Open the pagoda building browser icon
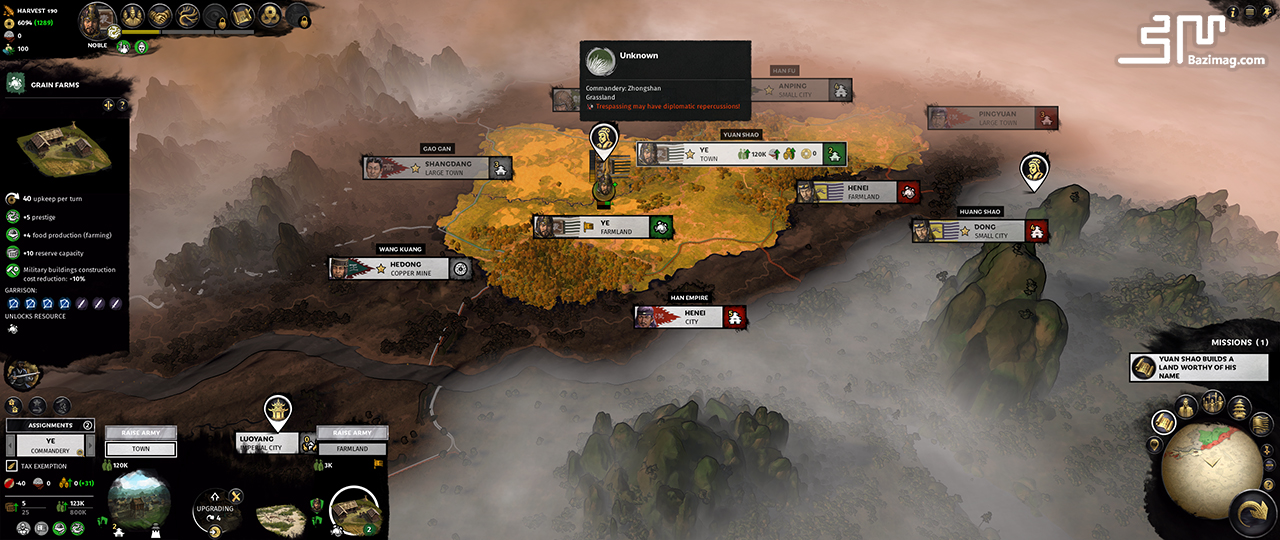 1238,408
